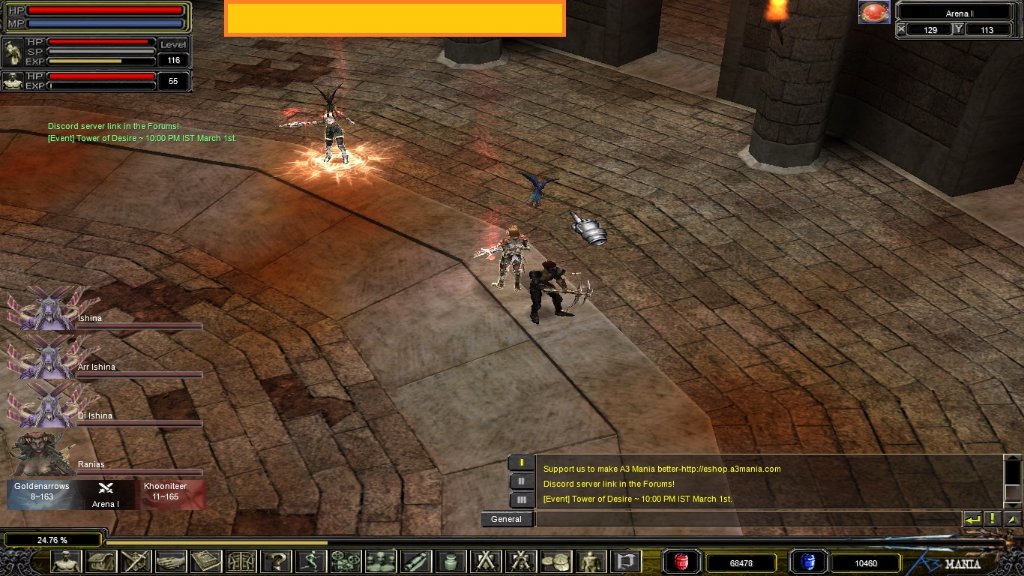Image resolution: width=1024 pixels, height=576 pixels.
Task: Select the Arr Ishina portrait
Action: (42, 357)
